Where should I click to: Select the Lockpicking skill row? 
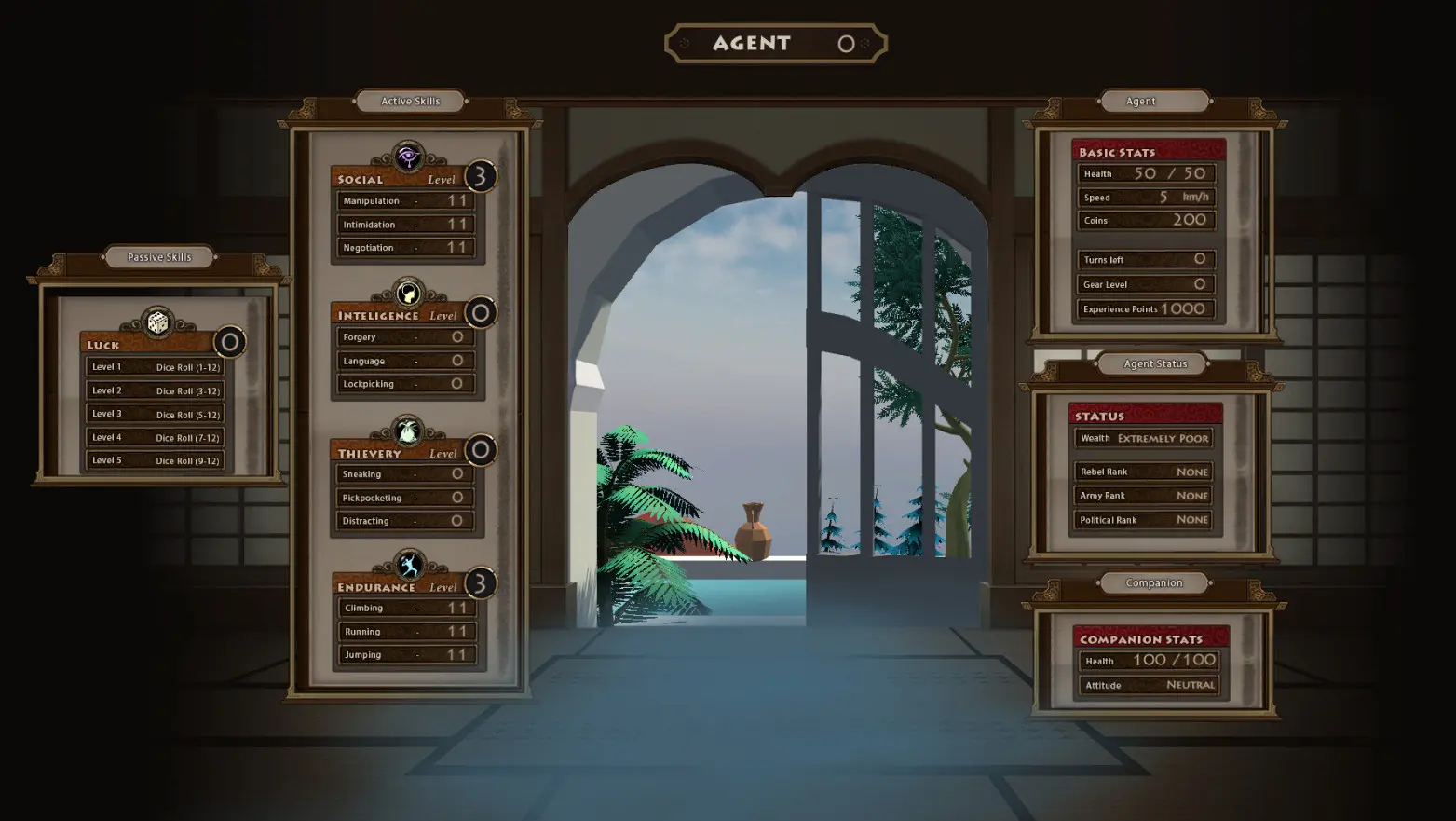[x=406, y=384]
